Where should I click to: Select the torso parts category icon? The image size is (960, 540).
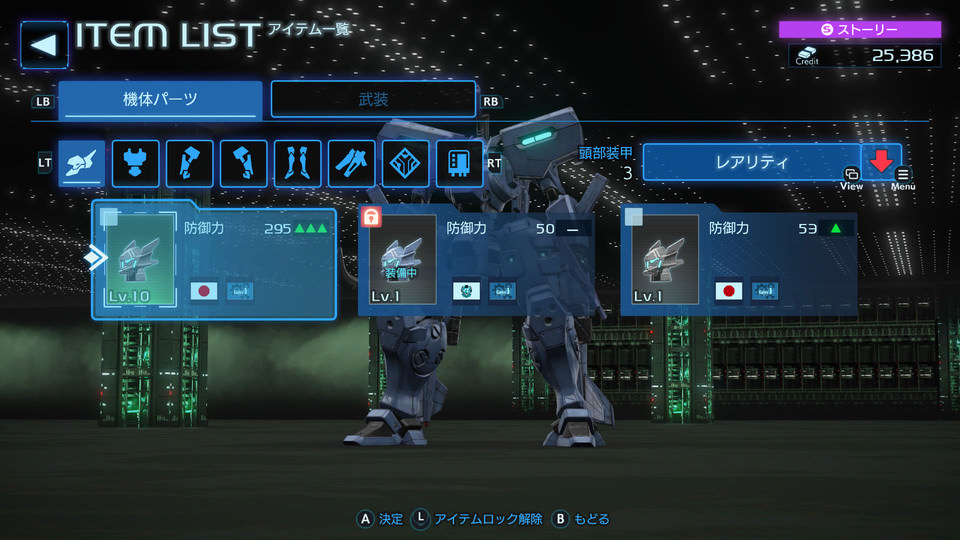pos(136,163)
